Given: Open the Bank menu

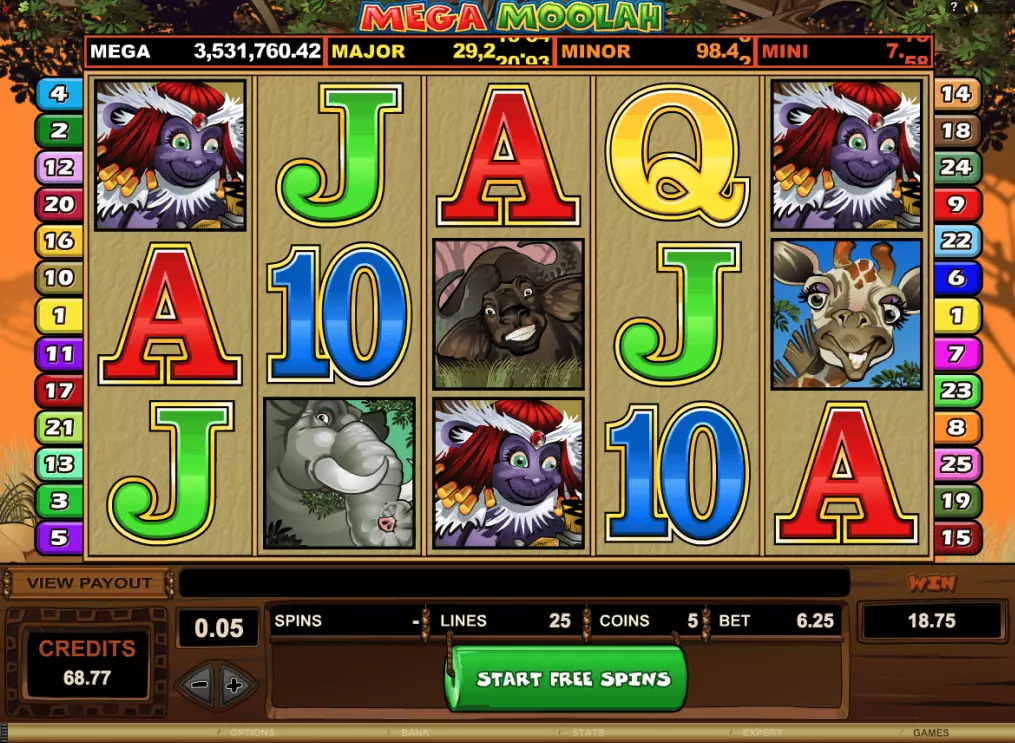Looking at the screenshot, I should coord(416,733).
